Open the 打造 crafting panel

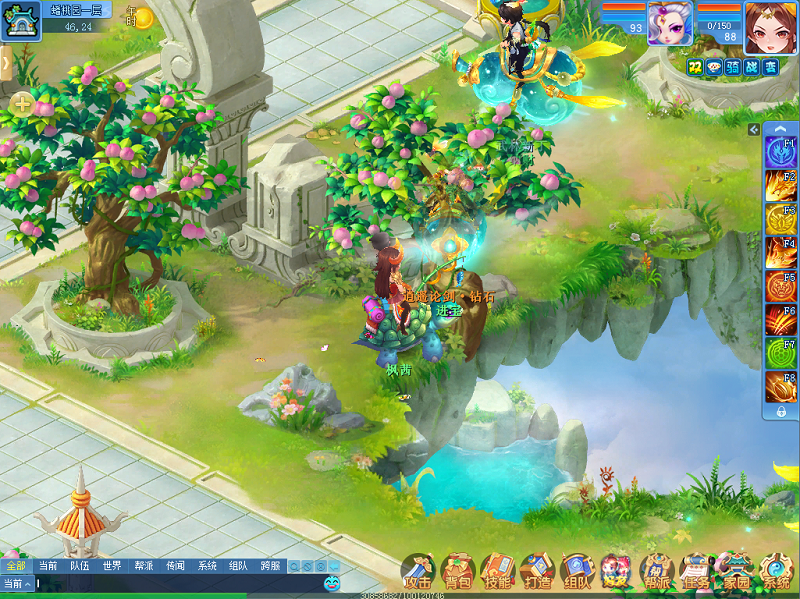[x=537, y=572]
